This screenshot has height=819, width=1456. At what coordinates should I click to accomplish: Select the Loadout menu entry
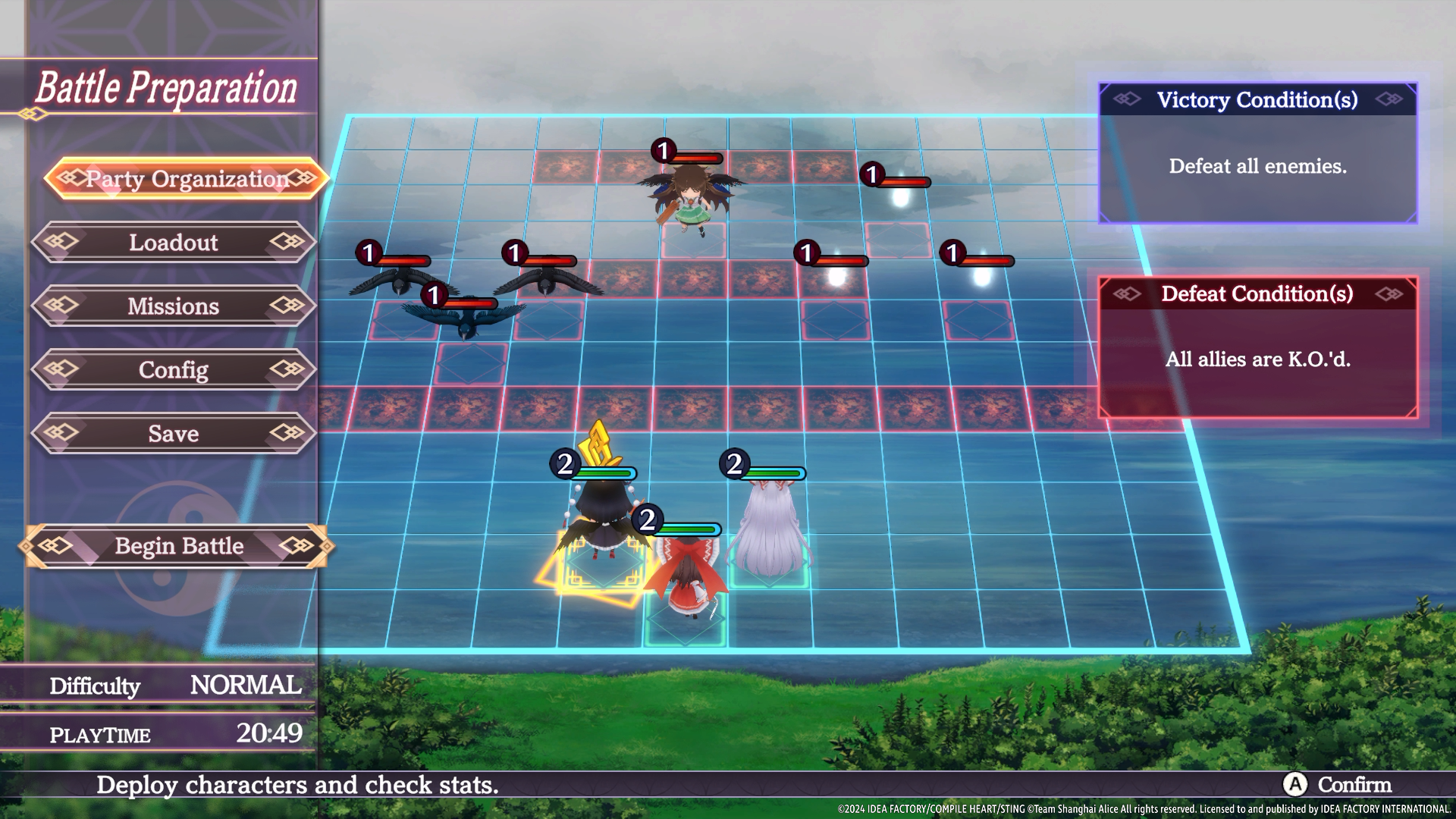pos(174,243)
